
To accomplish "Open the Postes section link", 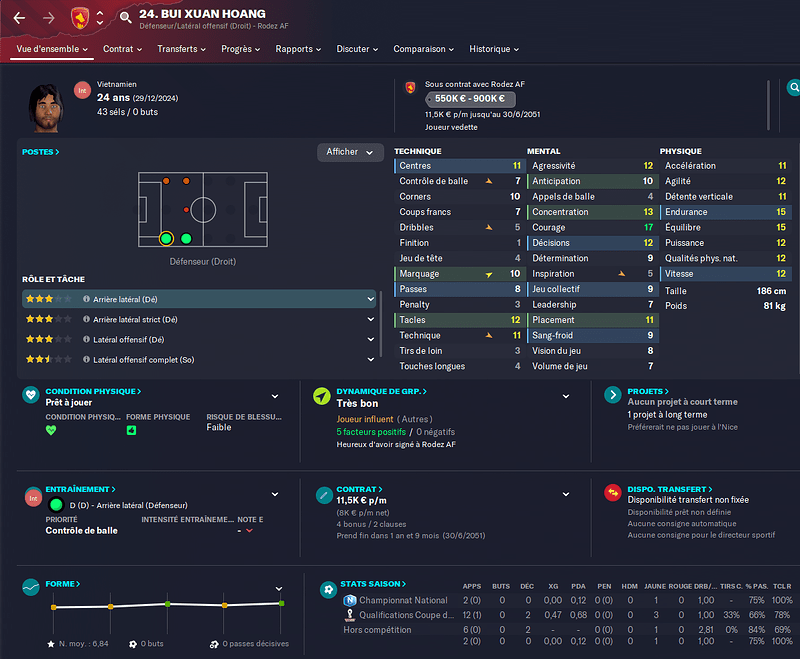I will click(41, 152).
